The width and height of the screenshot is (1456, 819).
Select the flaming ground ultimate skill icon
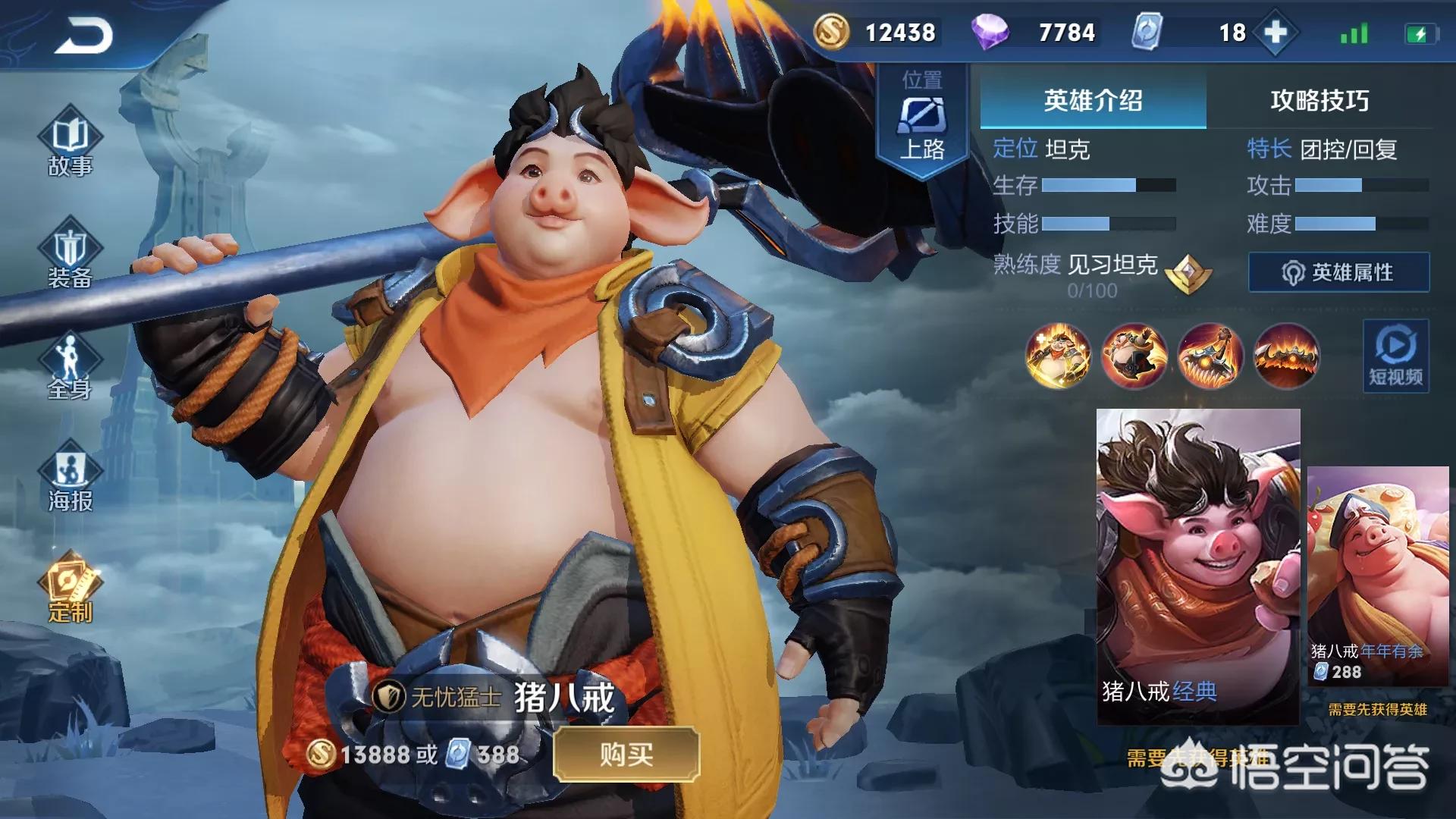[1286, 356]
